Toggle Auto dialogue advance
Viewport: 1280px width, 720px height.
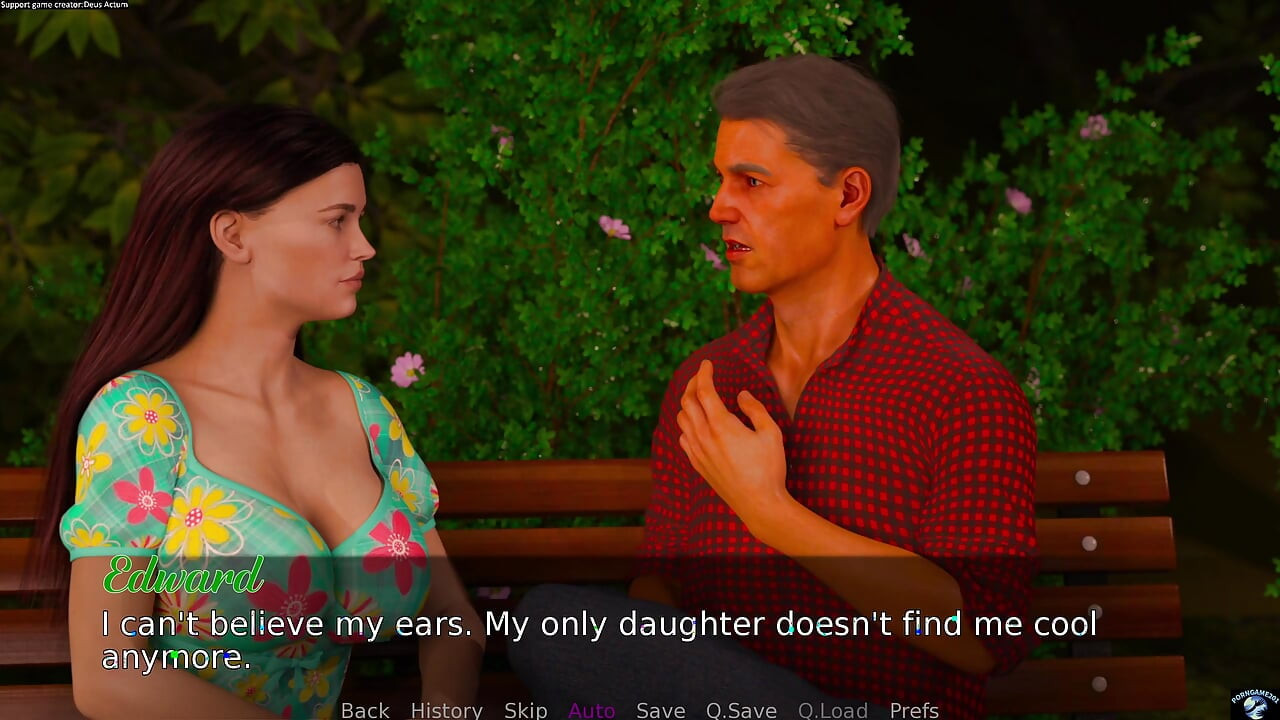(591, 710)
